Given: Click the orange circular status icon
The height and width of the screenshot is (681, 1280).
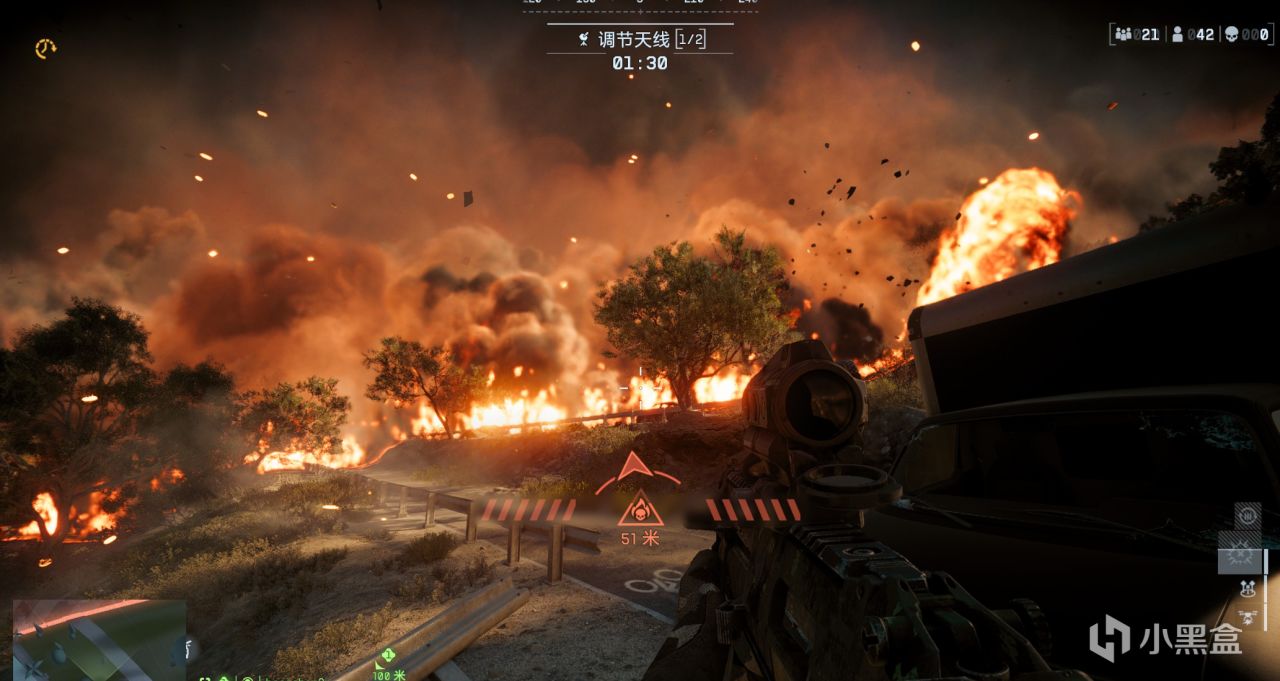Looking at the screenshot, I should 45,48.
